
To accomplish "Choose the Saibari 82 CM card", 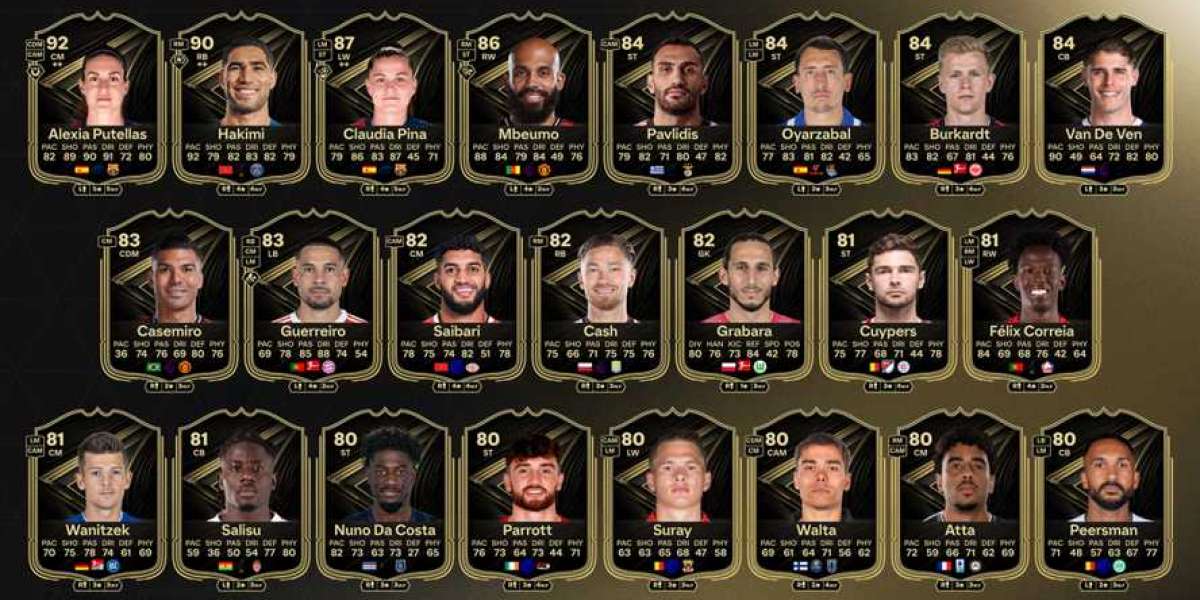I will 456,297.
